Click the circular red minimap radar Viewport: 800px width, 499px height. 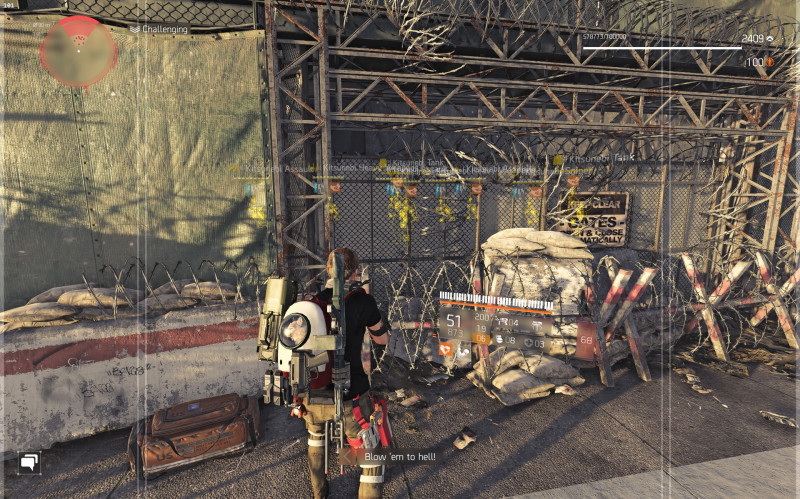pyautogui.click(x=78, y=50)
